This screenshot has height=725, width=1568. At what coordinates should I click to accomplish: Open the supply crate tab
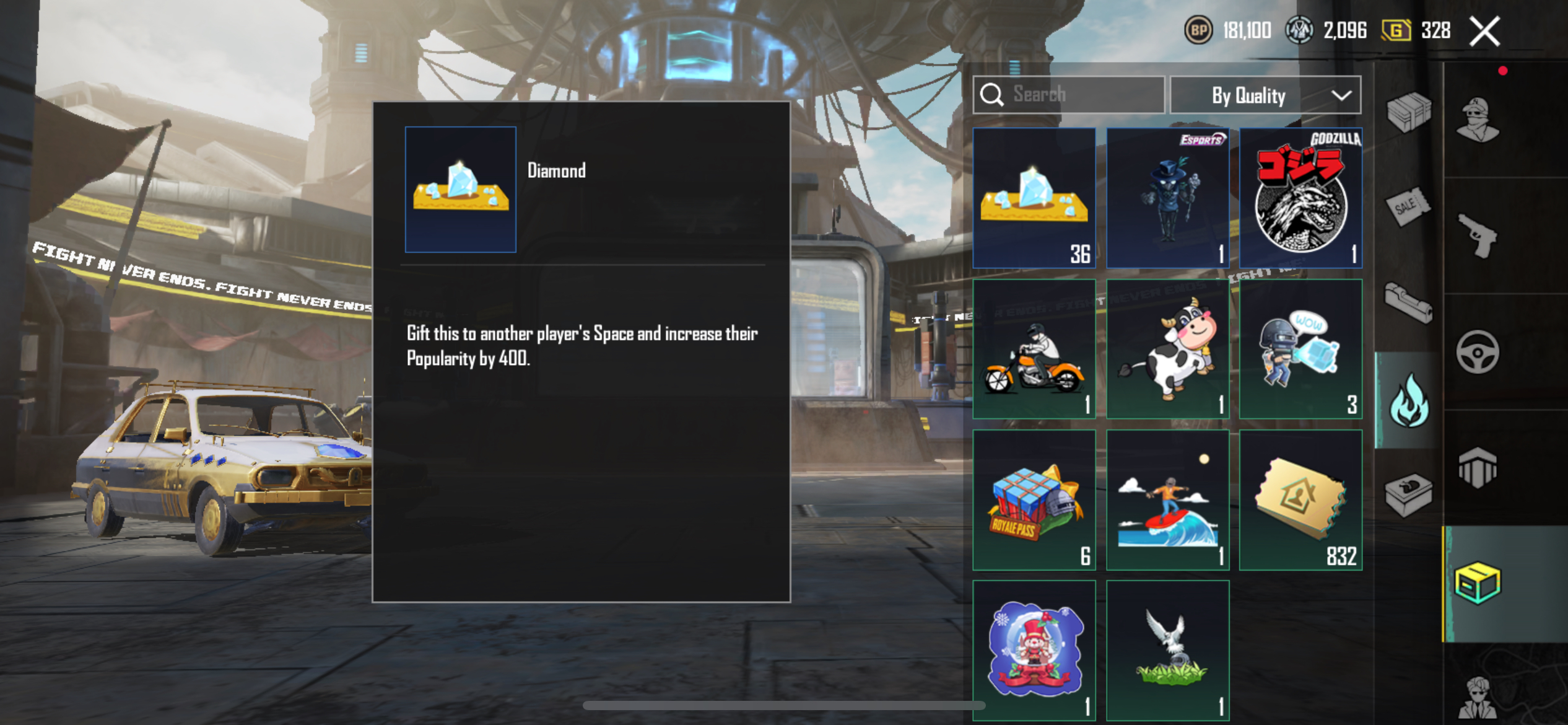pyautogui.click(x=1409, y=112)
